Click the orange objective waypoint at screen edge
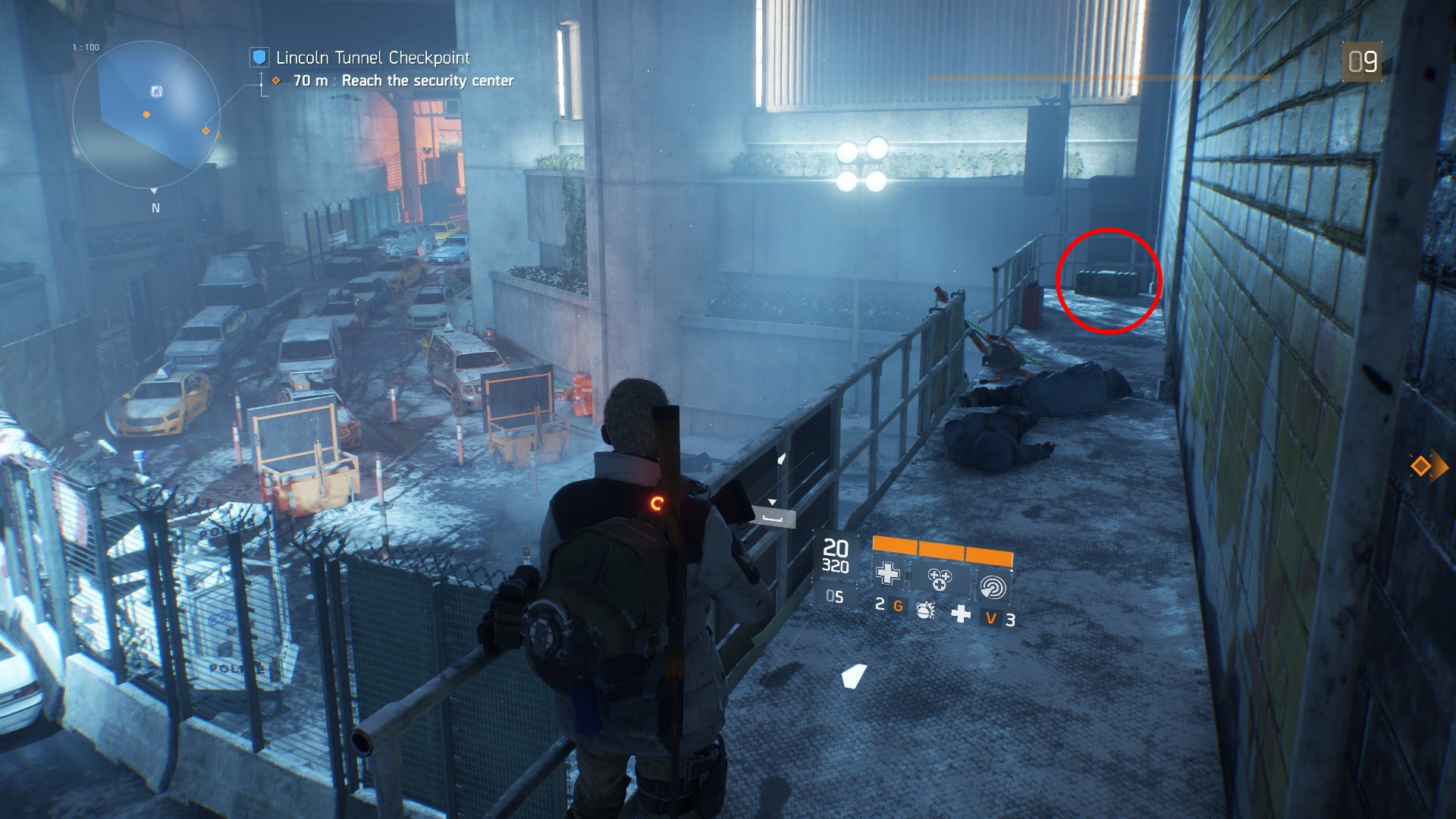This screenshot has width=1456, height=819. coord(1420,466)
